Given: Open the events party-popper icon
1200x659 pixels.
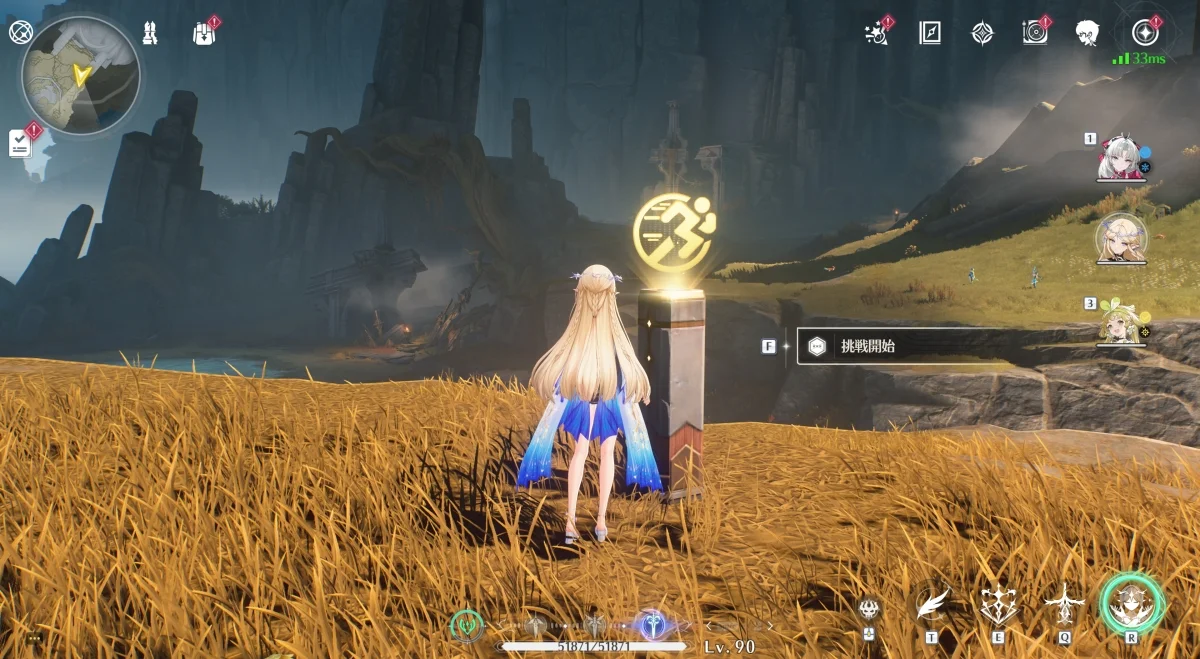Looking at the screenshot, I should pyautogui.click(x=877, y=34).
